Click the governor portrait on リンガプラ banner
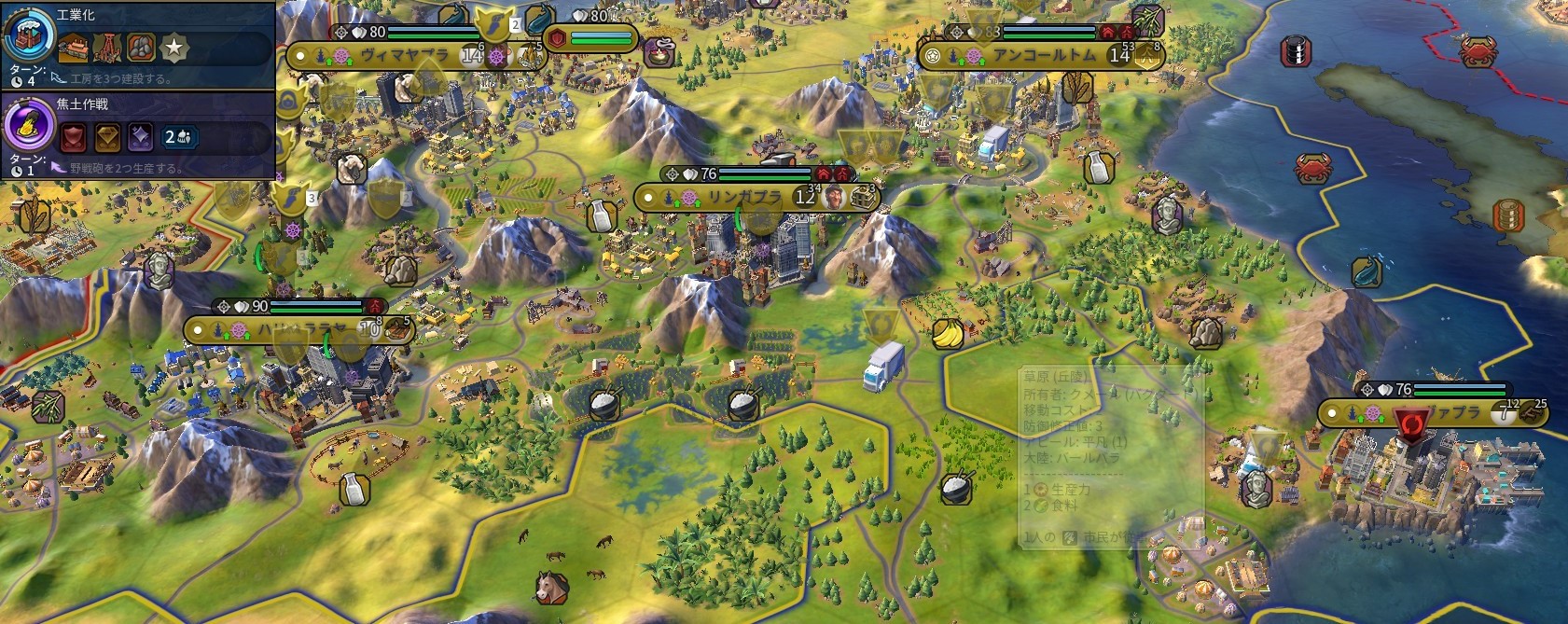1568x624 pixels. [x=835, y=198]
